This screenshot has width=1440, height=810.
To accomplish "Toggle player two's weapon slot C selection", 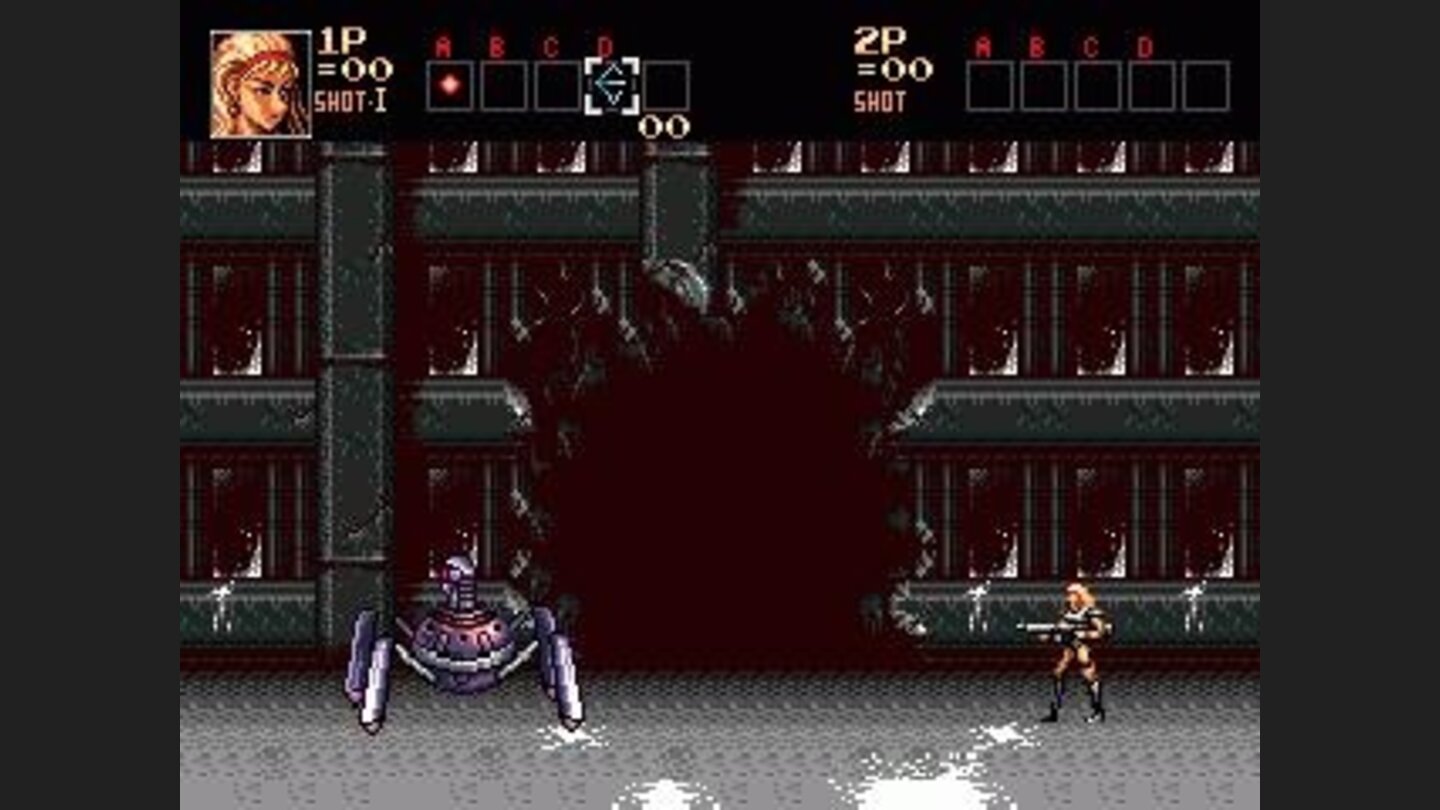I will tap(1095, 84).
